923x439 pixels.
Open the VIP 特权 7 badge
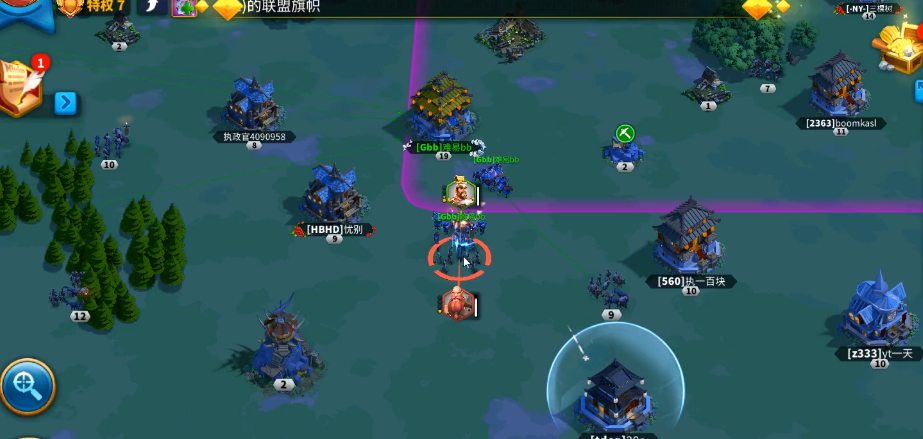tap(92, 7)
